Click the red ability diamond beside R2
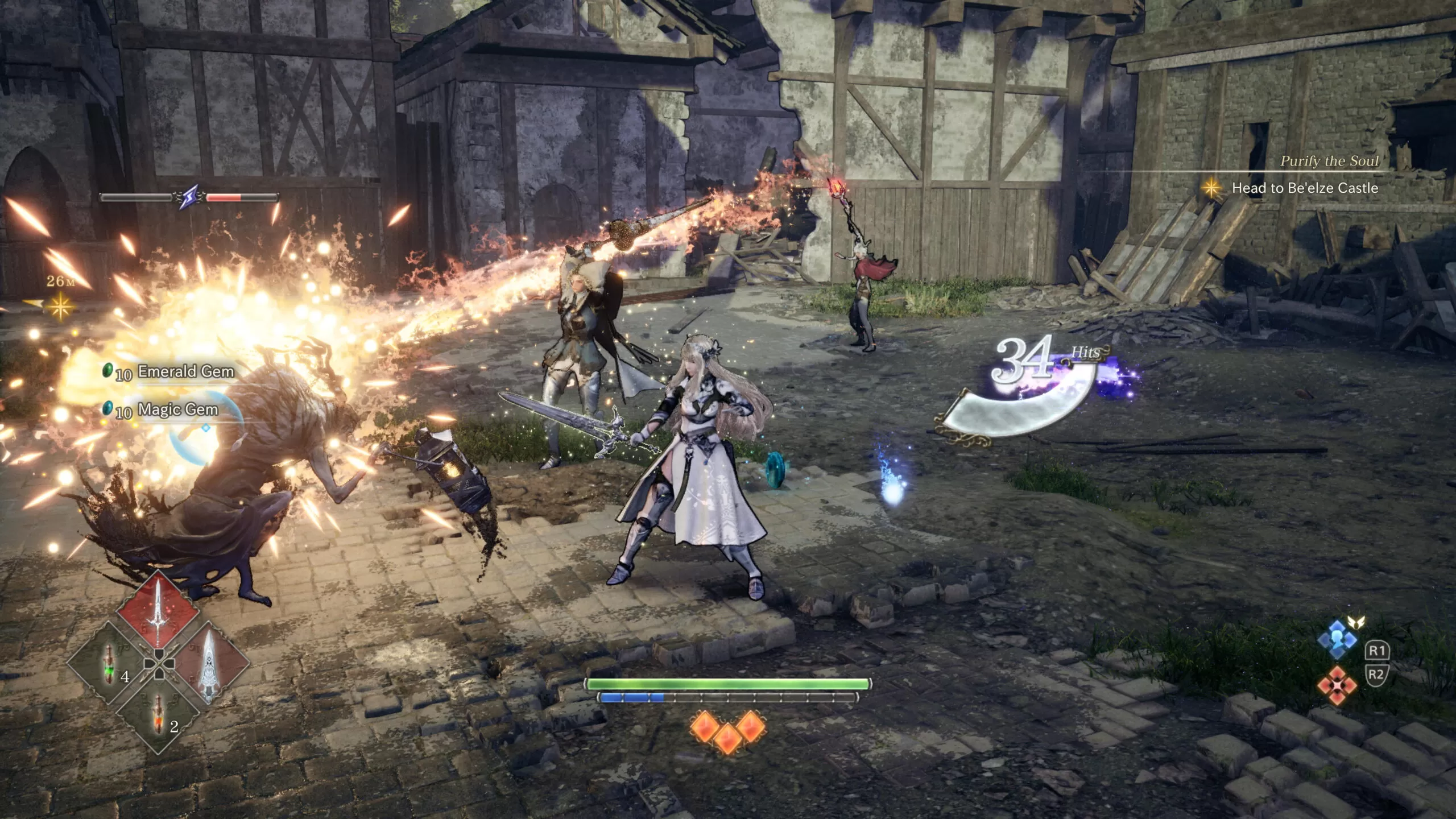 (x=1337, y=685)
